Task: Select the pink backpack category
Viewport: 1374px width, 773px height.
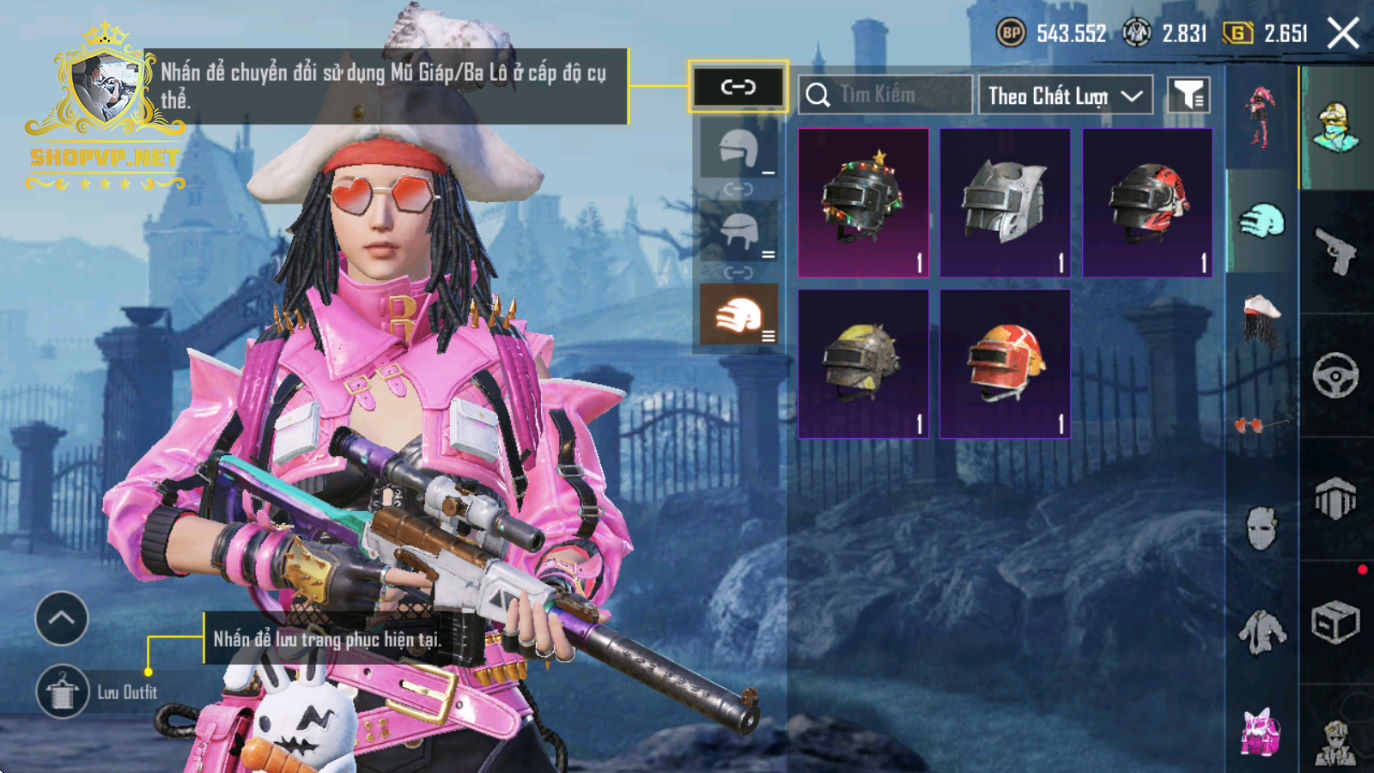Action: click(1261, 731)
